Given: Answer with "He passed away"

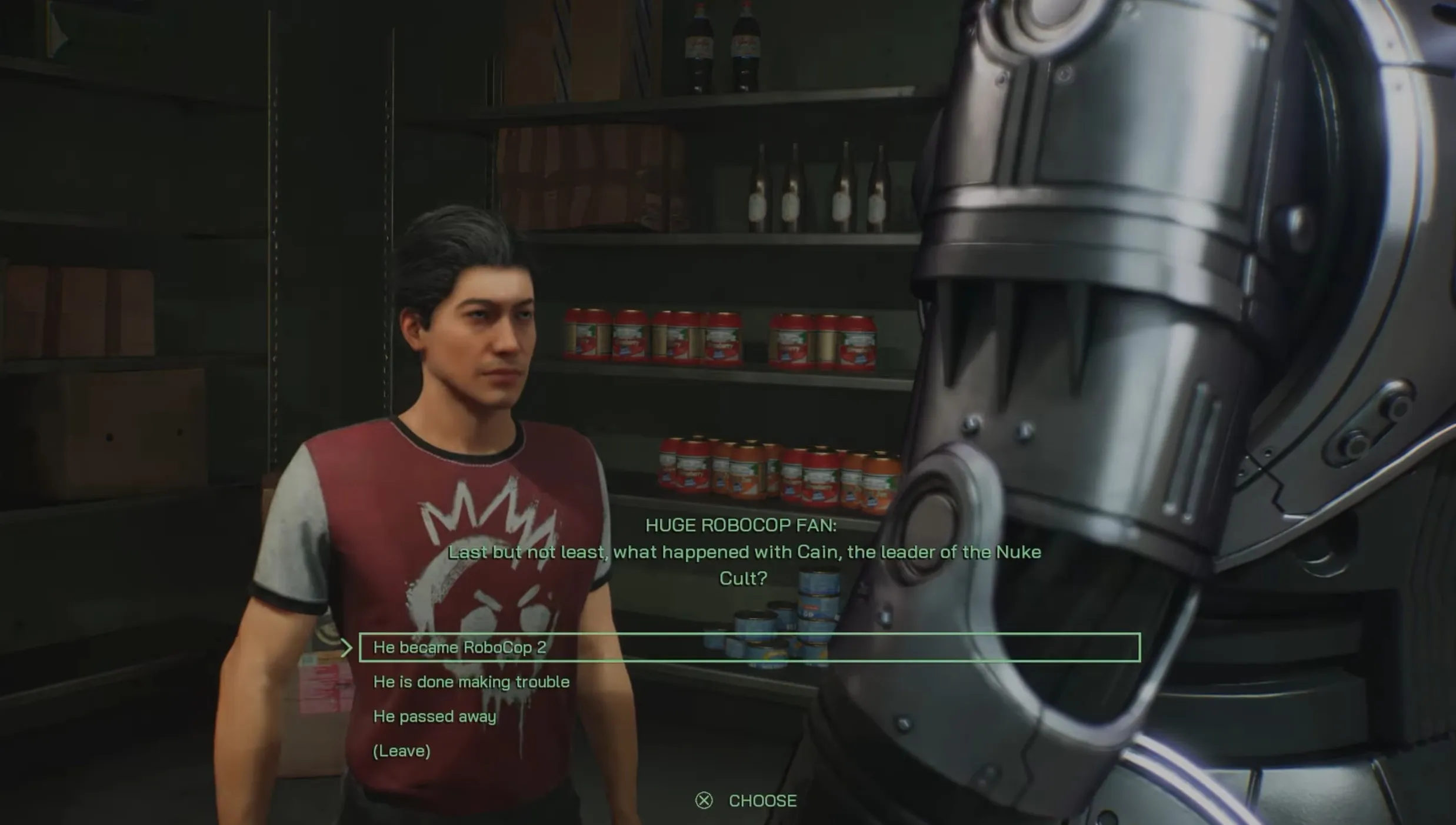Looking at the screenshot, I should (x=435, y=716).
